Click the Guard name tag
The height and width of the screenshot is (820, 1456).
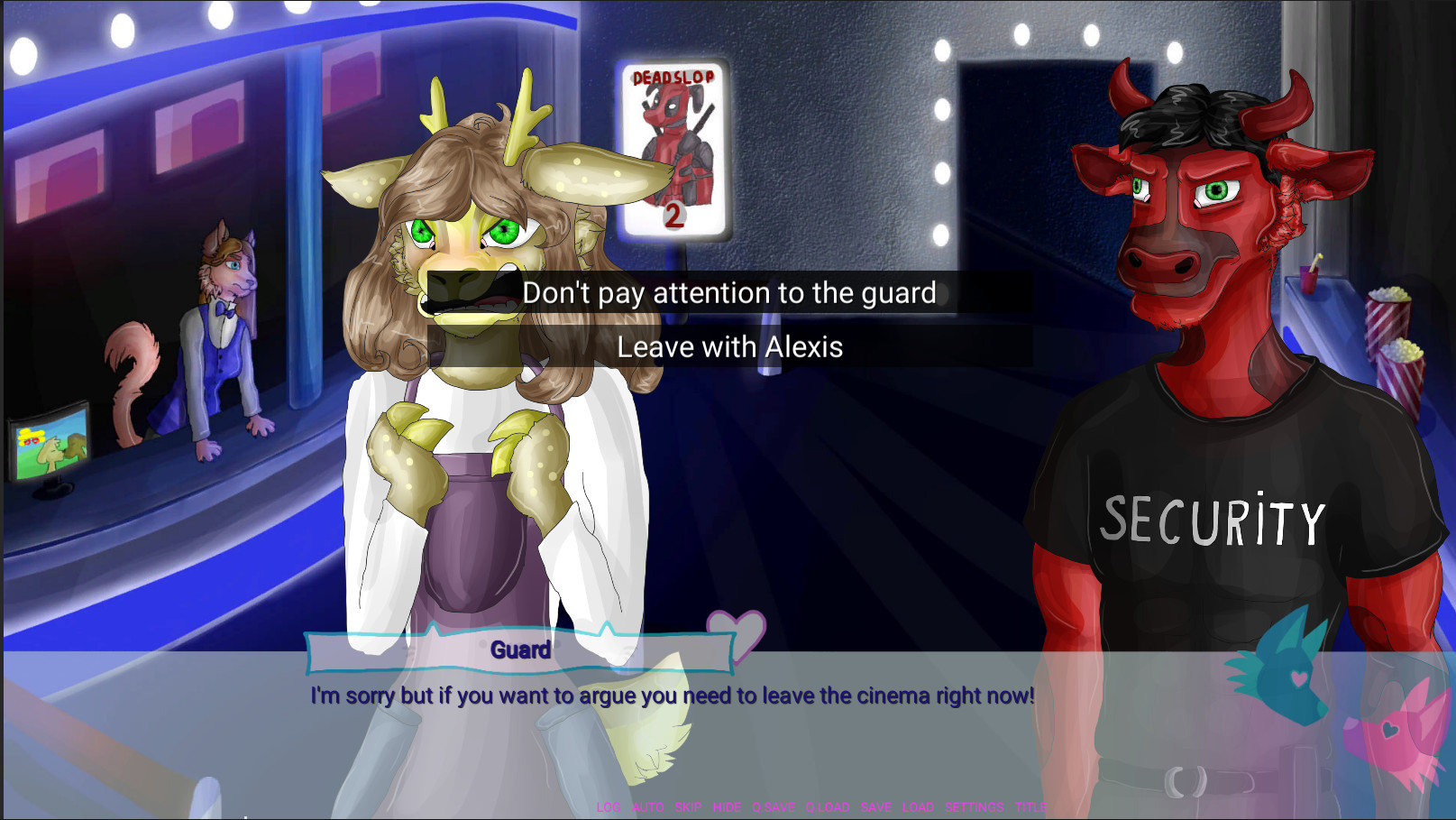pos(520,650)
